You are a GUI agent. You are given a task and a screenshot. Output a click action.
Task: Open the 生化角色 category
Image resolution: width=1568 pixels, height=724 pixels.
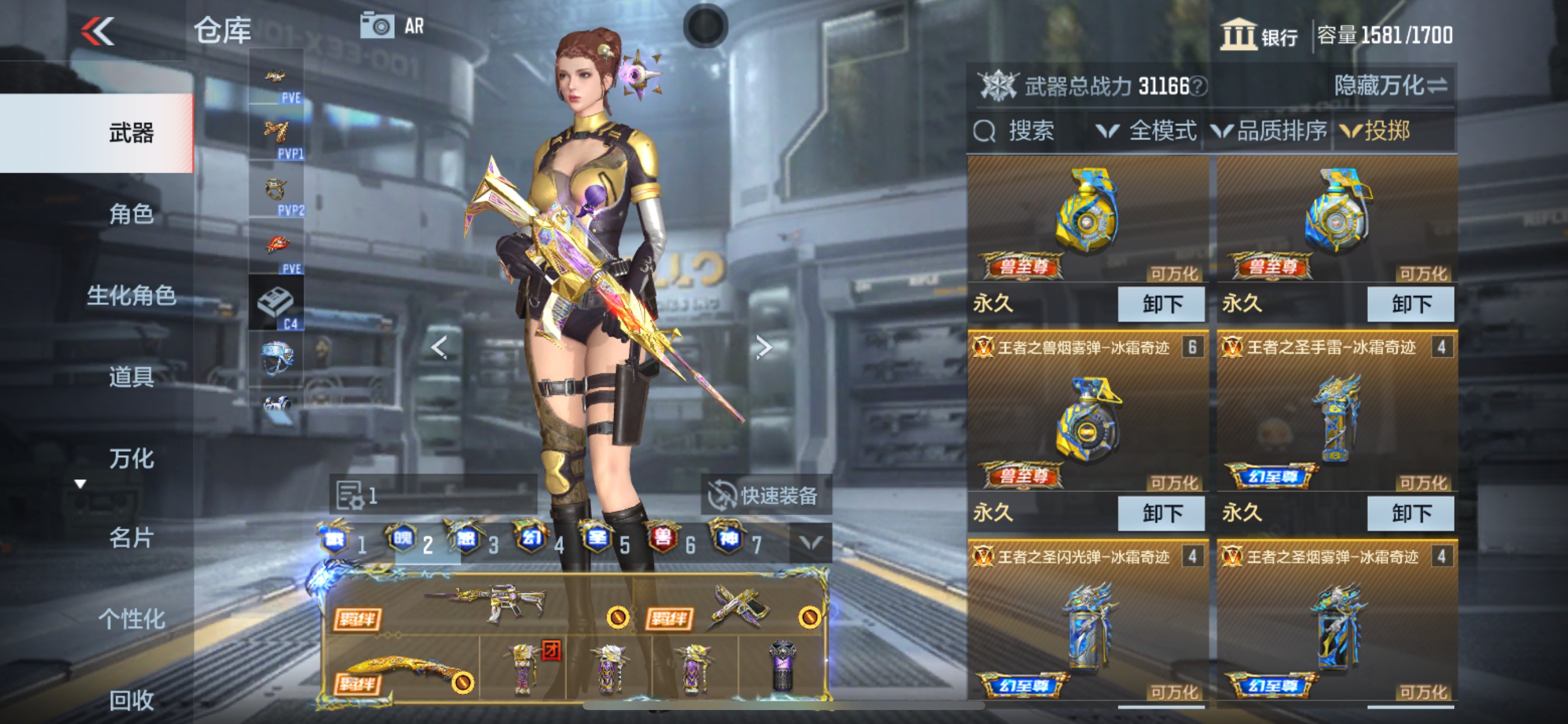tap(131, 296)
